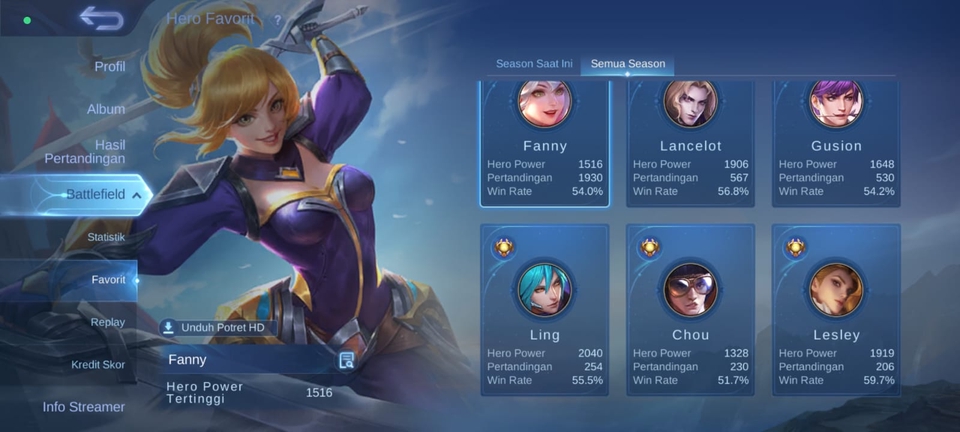Choose the Chou hero card
The height and width of the screenshot is (432, 960).
click(x=690, y=310)
